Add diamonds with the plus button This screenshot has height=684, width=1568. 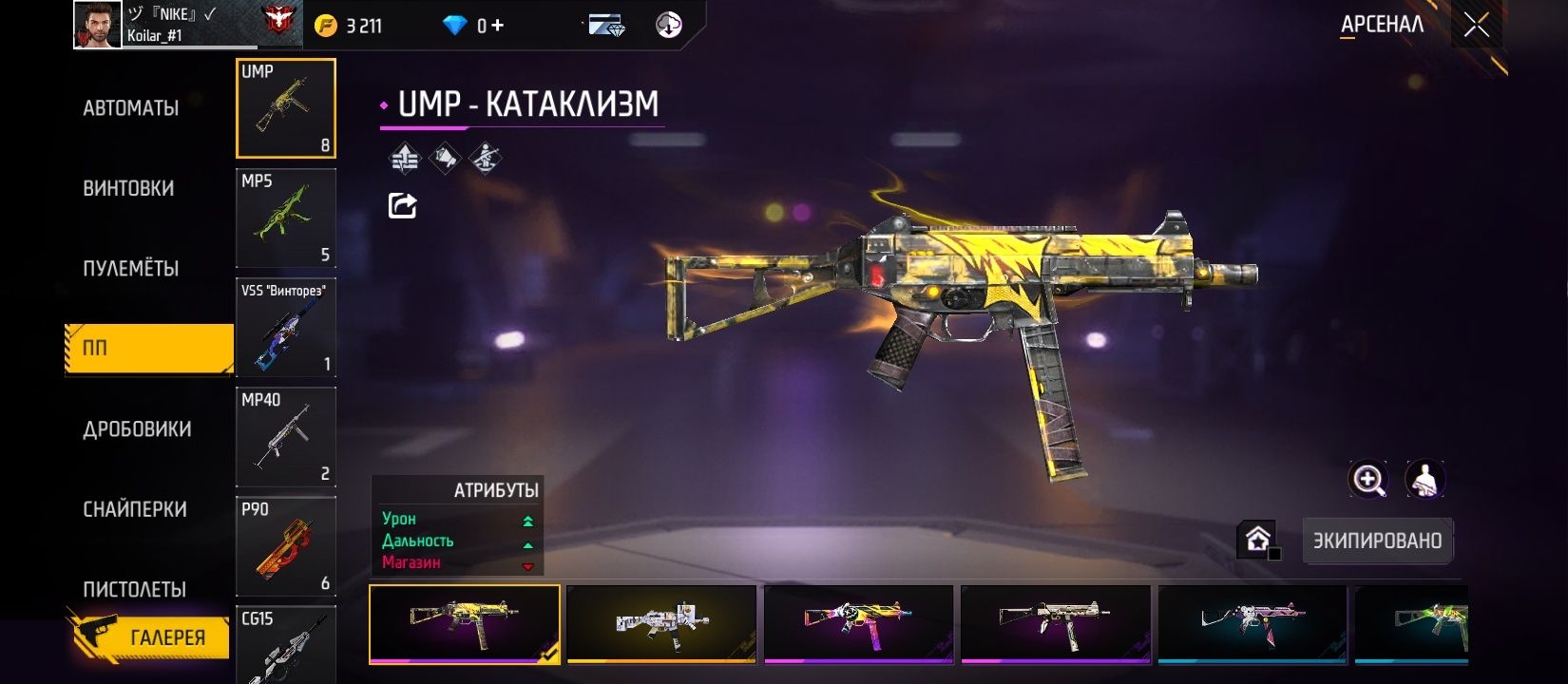498,26
